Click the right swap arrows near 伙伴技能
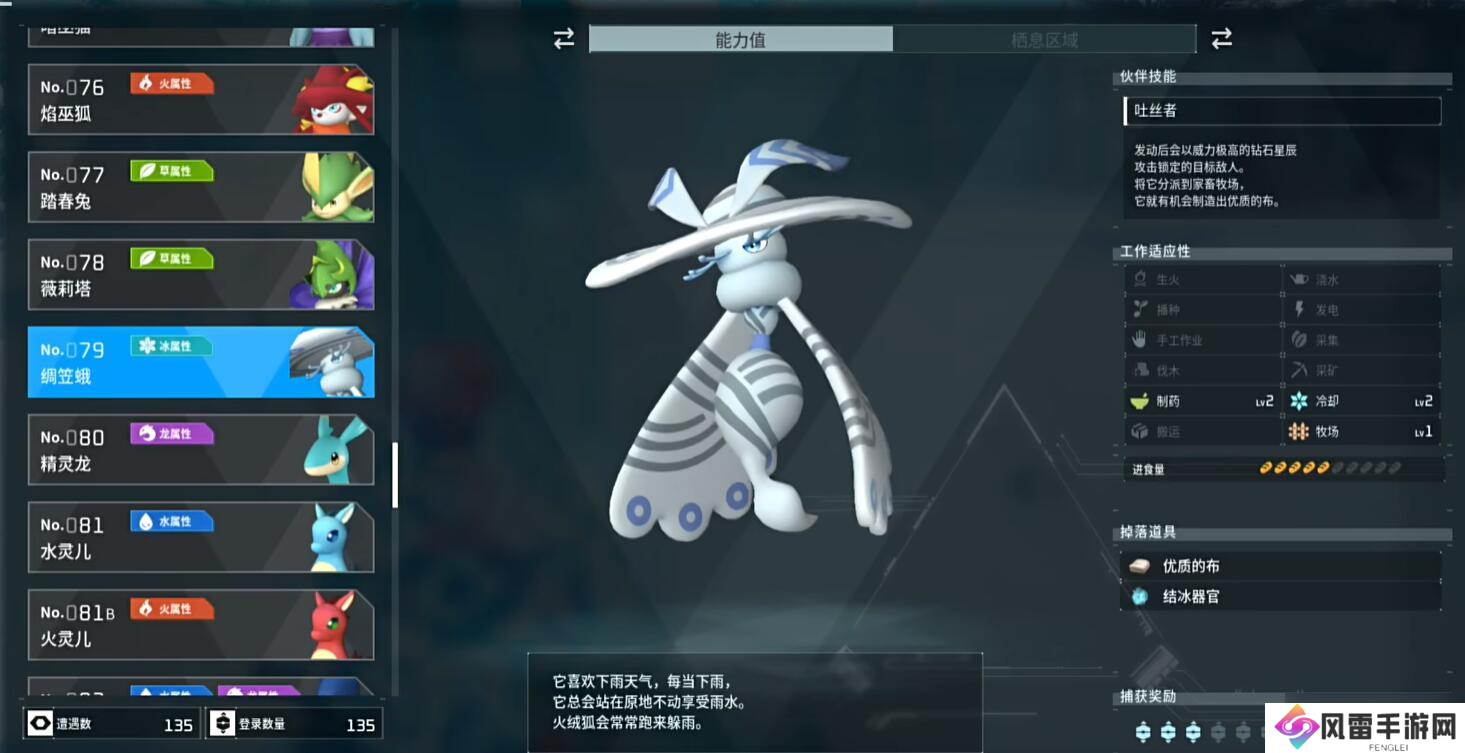The image size is (1465, 753). (x=1222, y=38)
